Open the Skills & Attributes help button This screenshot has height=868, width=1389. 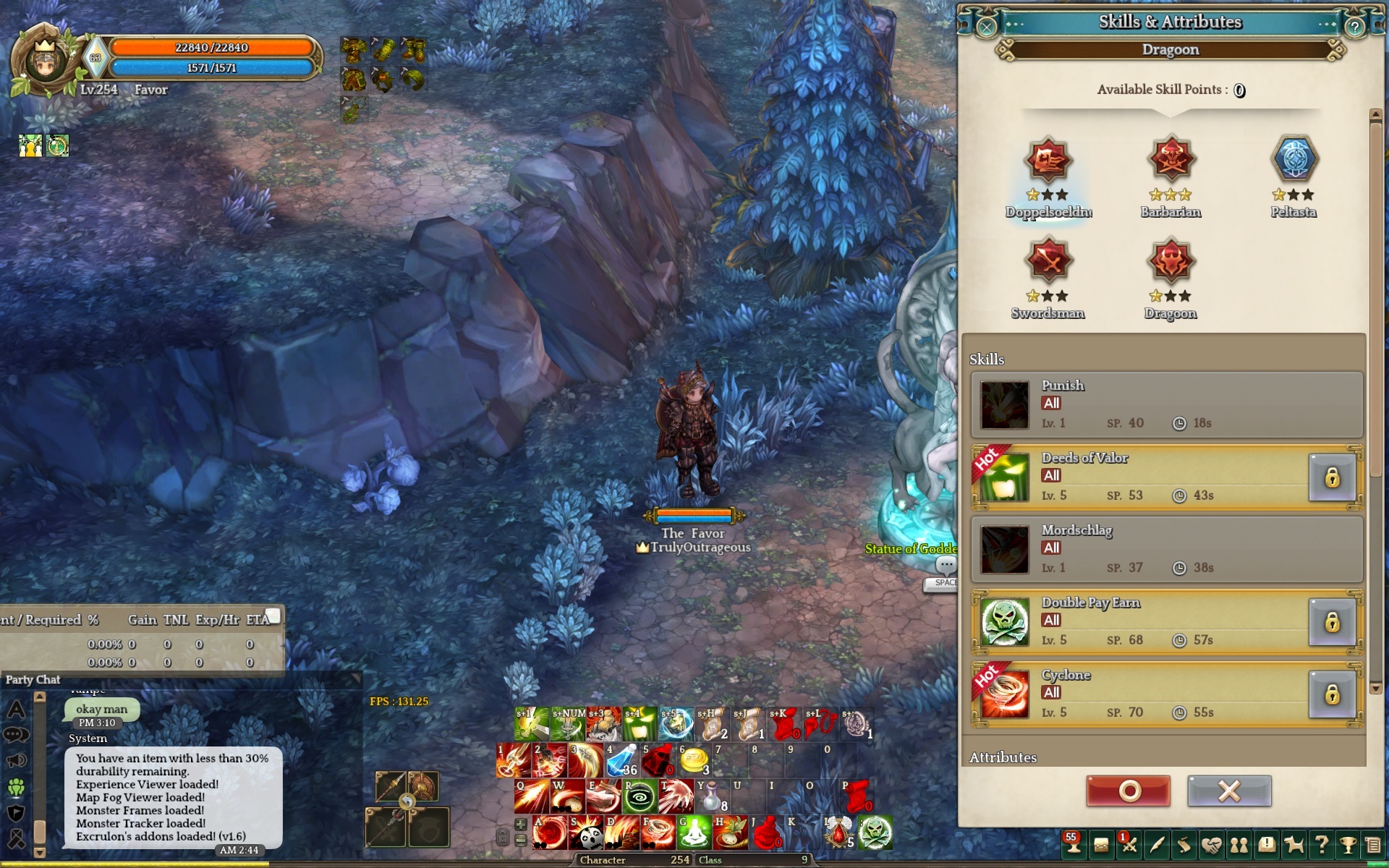[1354, 27]
